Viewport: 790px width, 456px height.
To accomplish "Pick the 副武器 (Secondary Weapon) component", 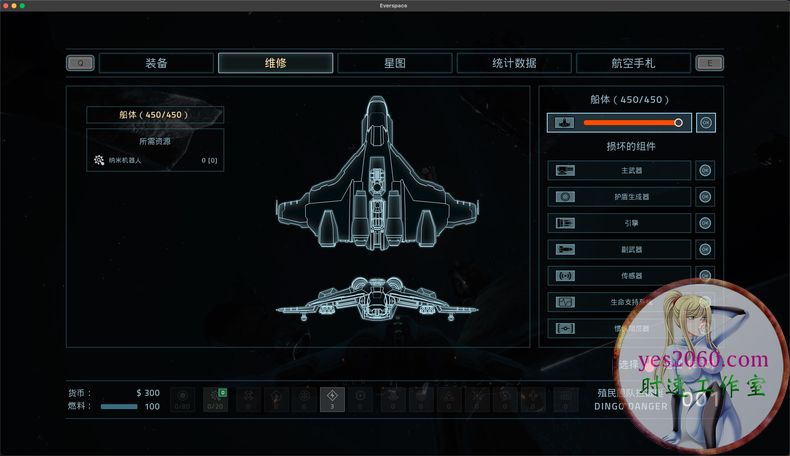I will click(619, 249).
